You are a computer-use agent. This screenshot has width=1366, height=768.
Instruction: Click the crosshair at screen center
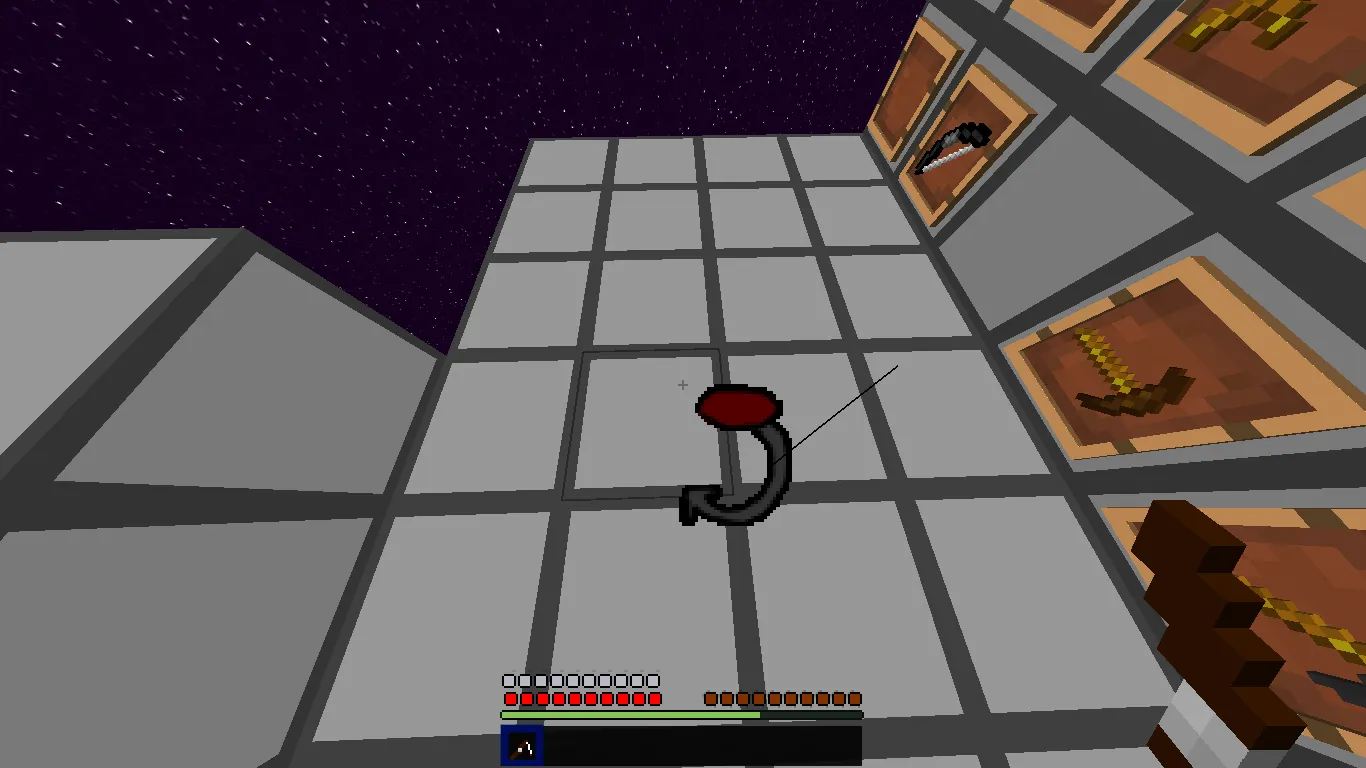[x=683, y=384]
